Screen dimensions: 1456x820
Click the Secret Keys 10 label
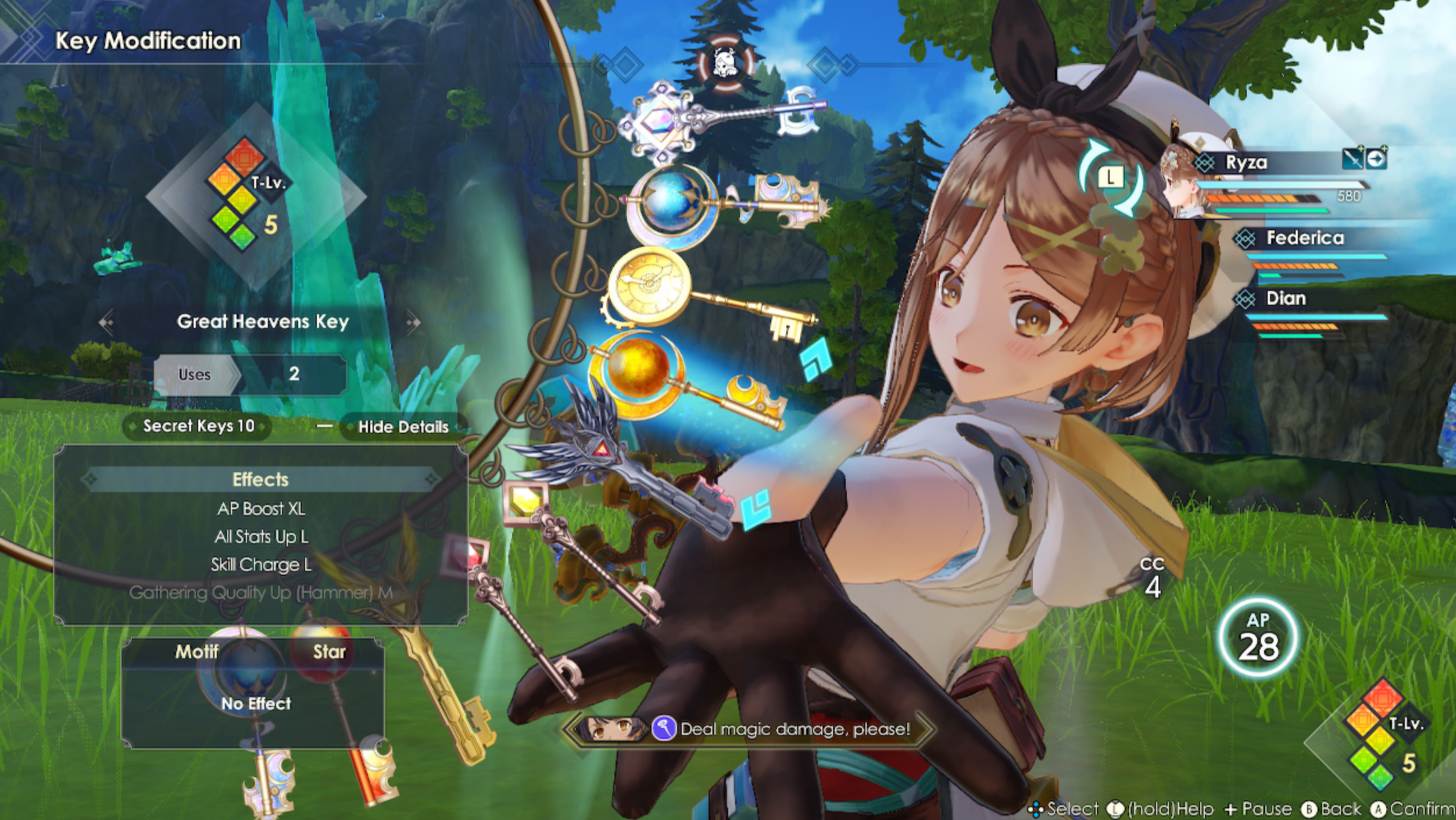pyautogui.click(x=198, y=426)
